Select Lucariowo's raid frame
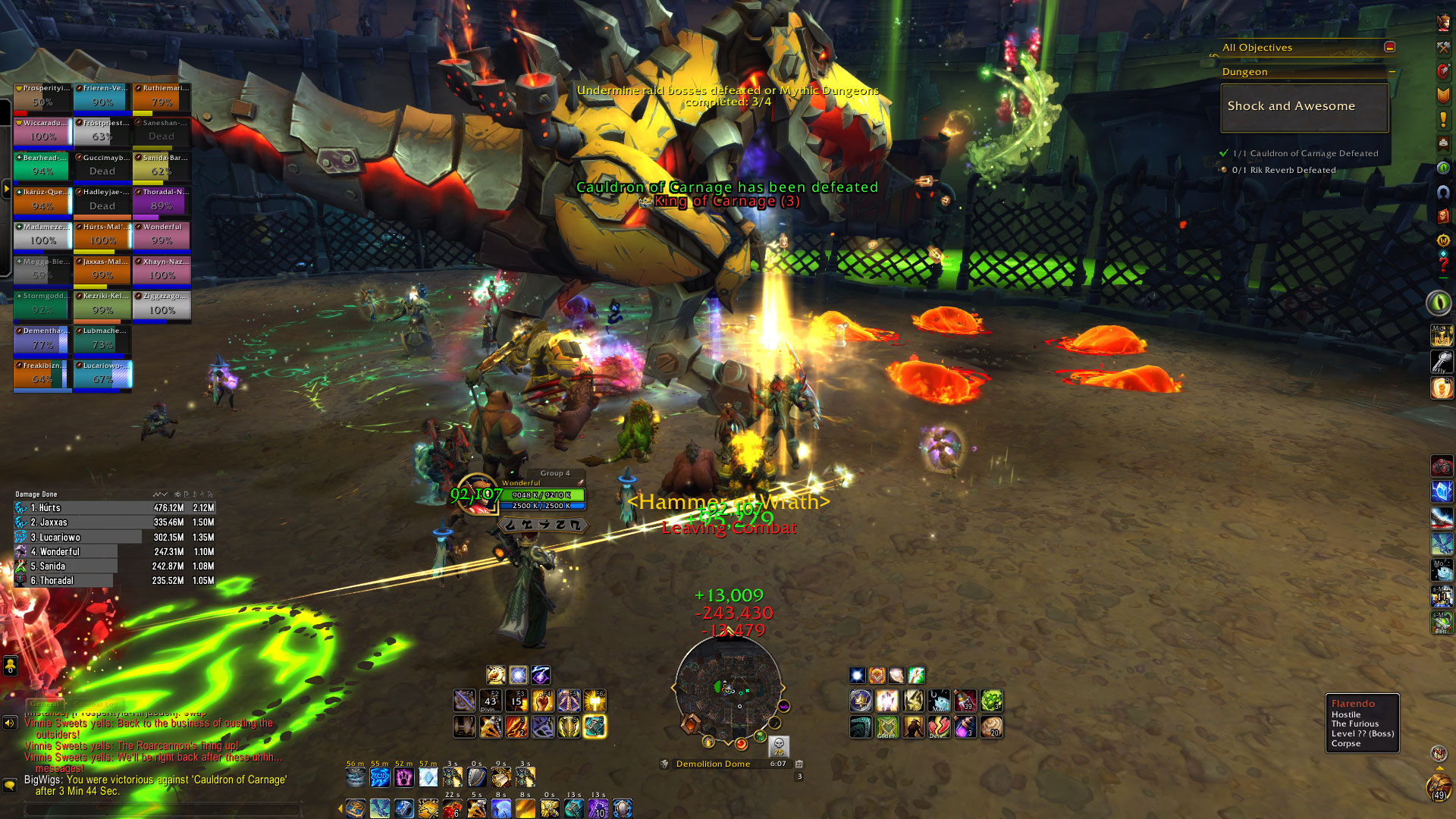The height and width of the screenshot is (819, 1456). [102, 375]
